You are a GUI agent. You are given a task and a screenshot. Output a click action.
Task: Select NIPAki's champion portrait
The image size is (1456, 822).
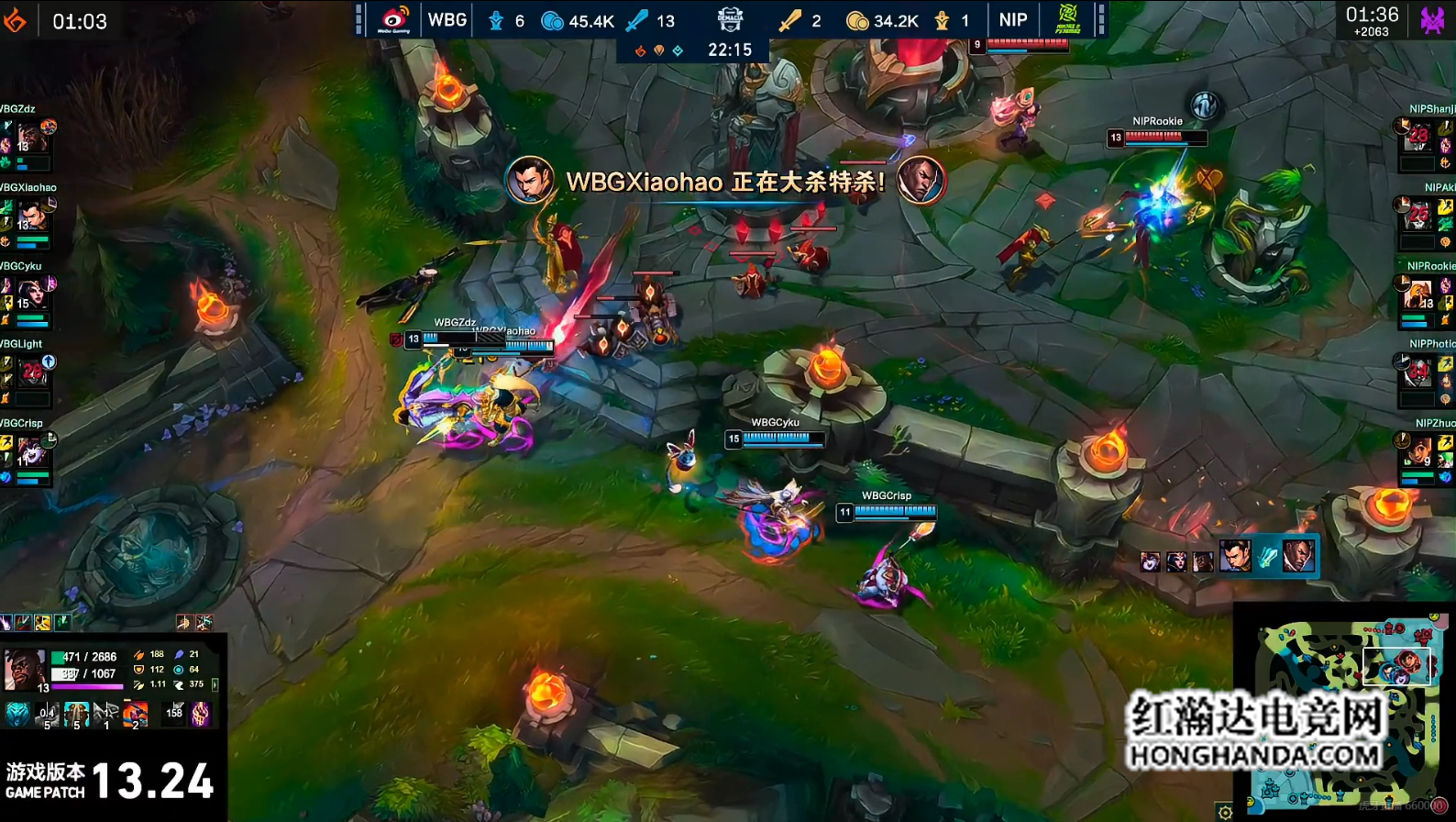point(1418,217)
